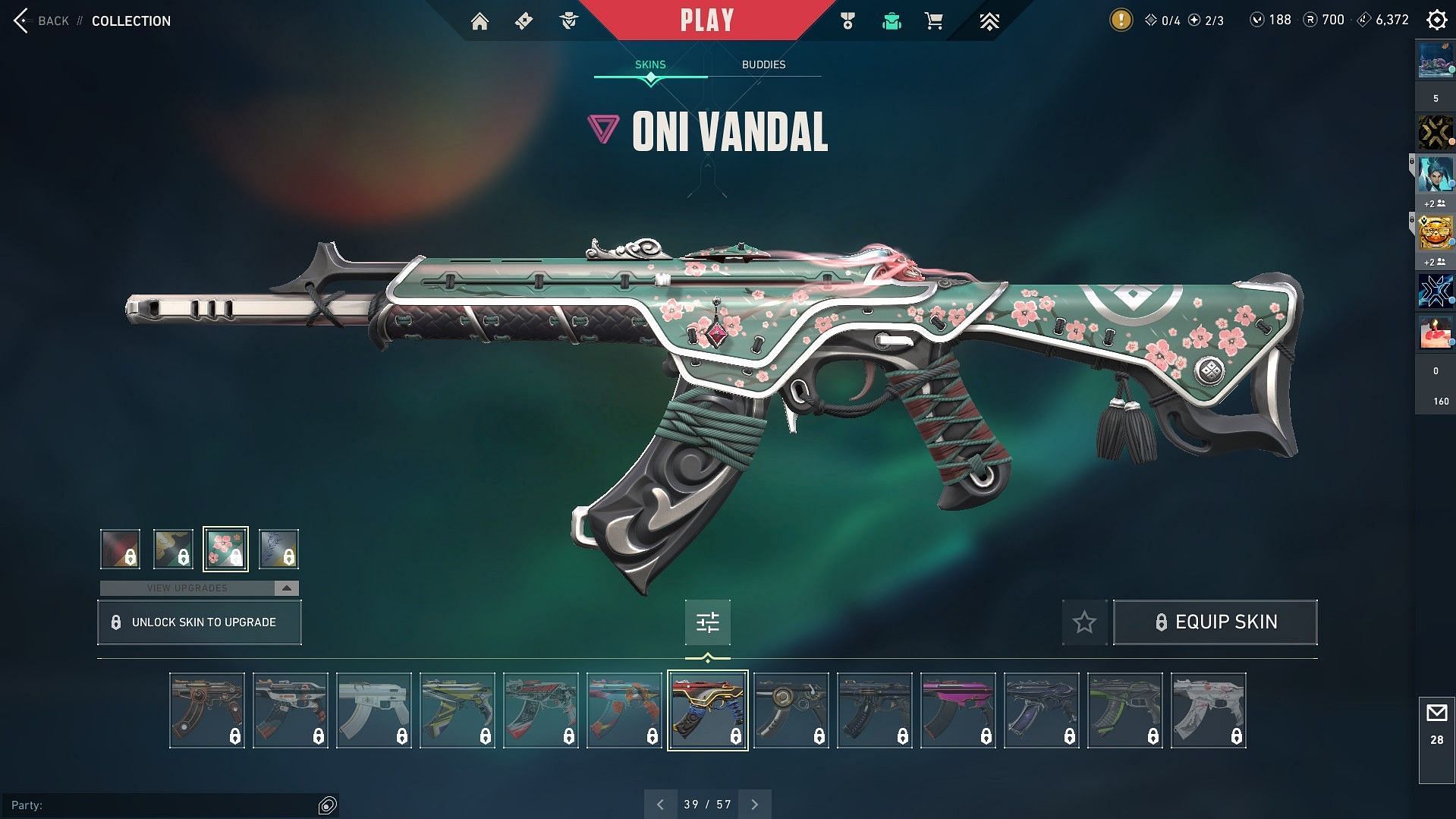Choose the dark red variant swatch
Image resolution: width=1456 pixels, height=819 pixels.
pyautogui.click(x=120, y=549)
